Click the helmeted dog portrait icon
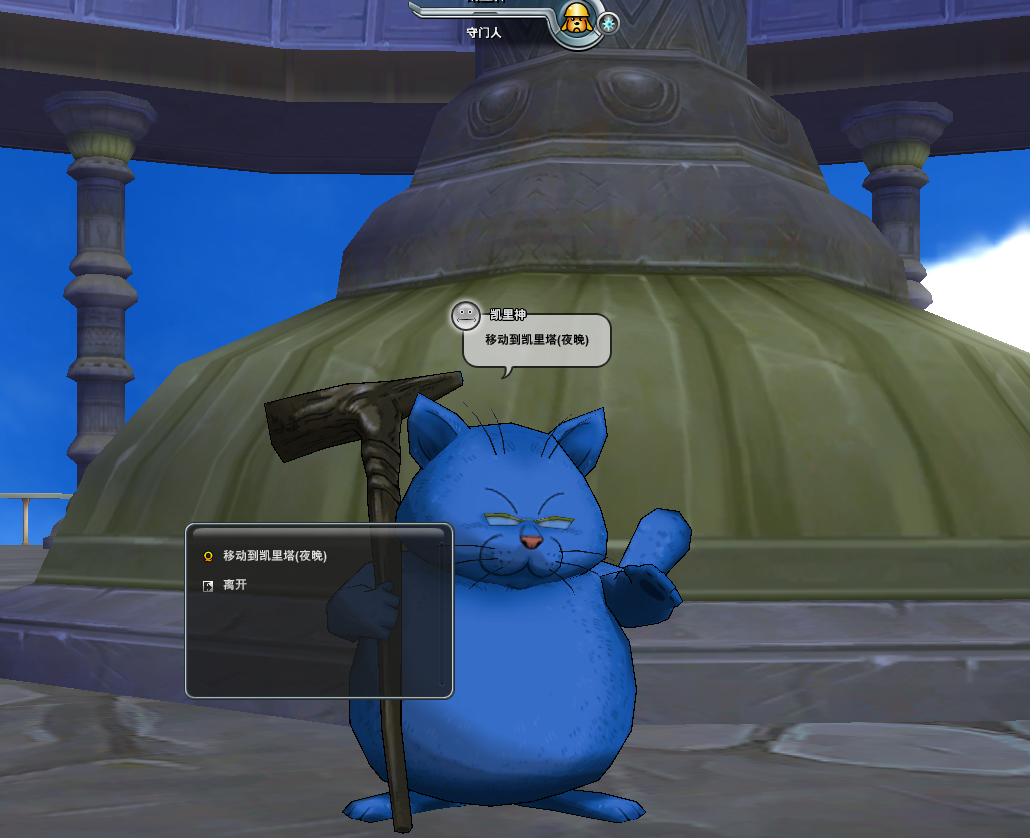The width and height of the screenshot is (1030, 838). pyautogui.click(x=575, y=20)
